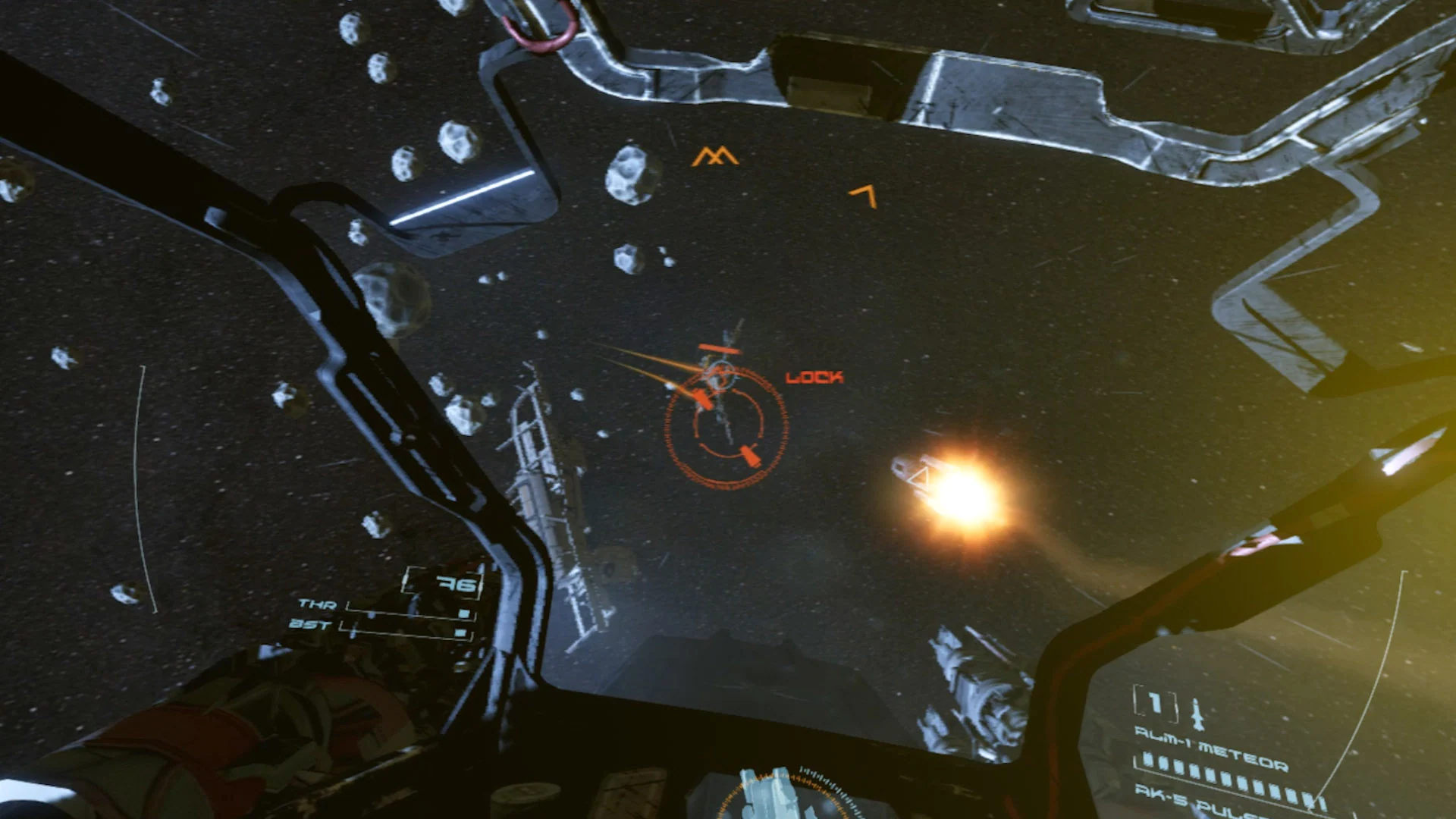Select the orange lead-target pip on reticle
Viewport: 1456px width, 819px height.
pyautogui.click(x=701, y=397)
